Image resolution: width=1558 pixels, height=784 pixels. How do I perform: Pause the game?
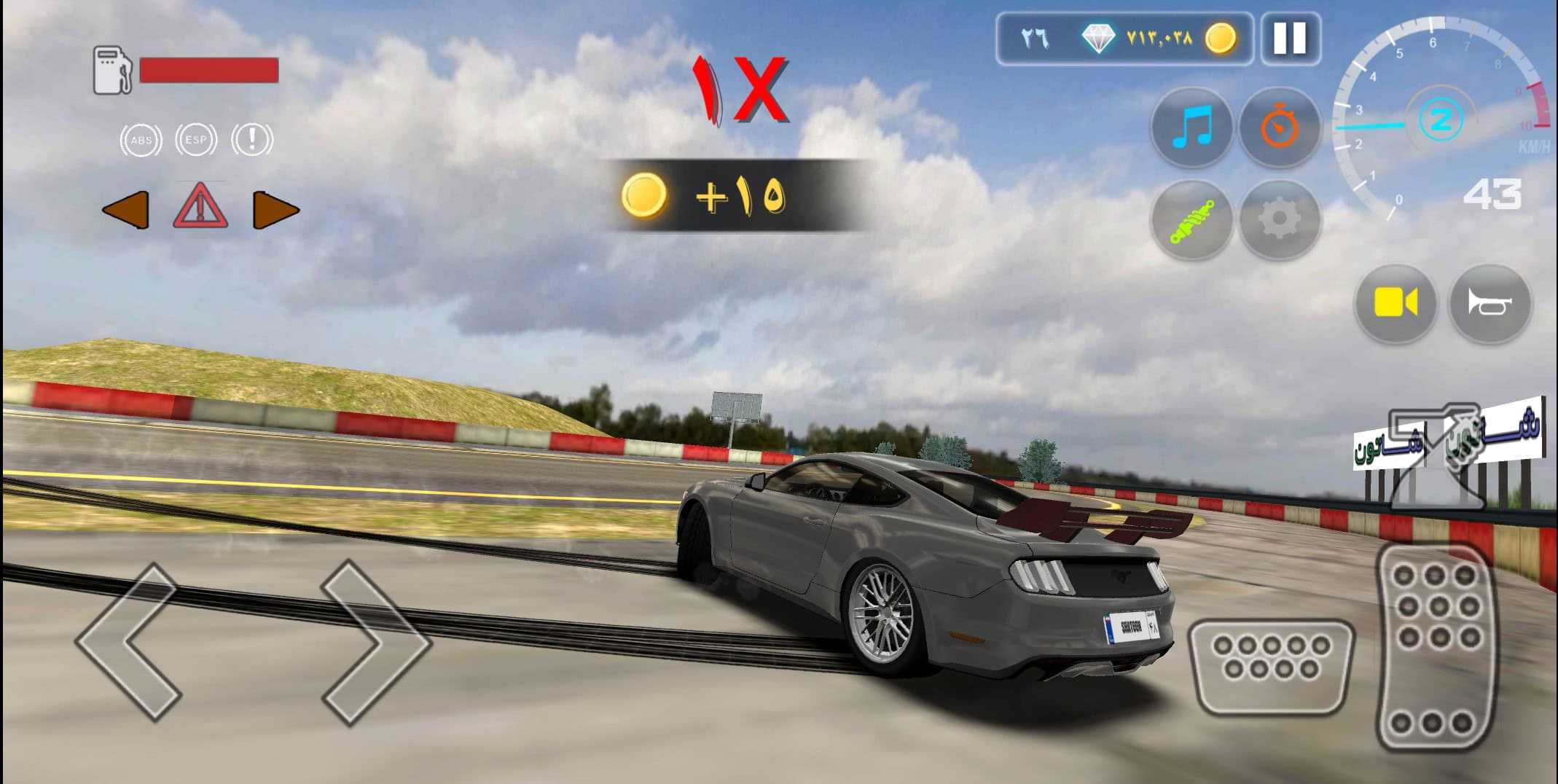[x=1290, y=39]
